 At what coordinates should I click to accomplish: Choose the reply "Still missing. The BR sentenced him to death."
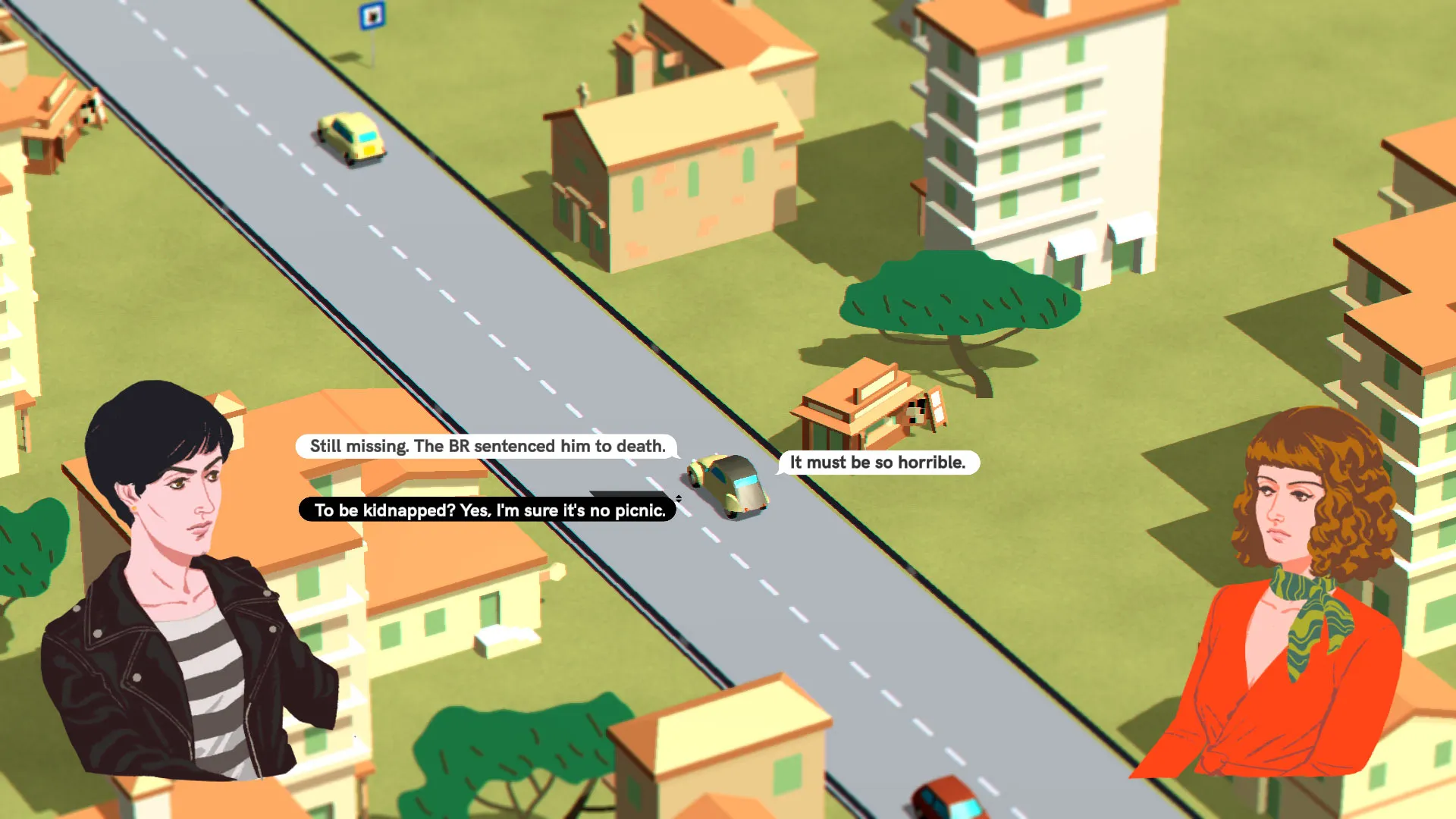coord(487,446)
